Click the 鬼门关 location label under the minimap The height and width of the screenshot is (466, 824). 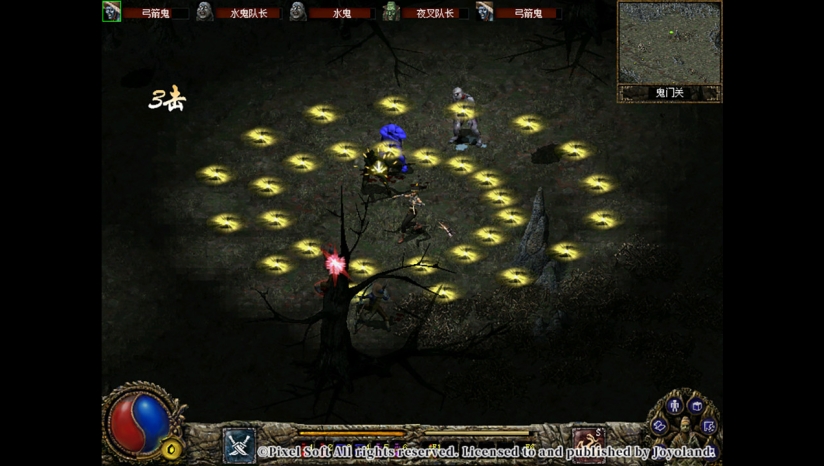pos(669,93)
